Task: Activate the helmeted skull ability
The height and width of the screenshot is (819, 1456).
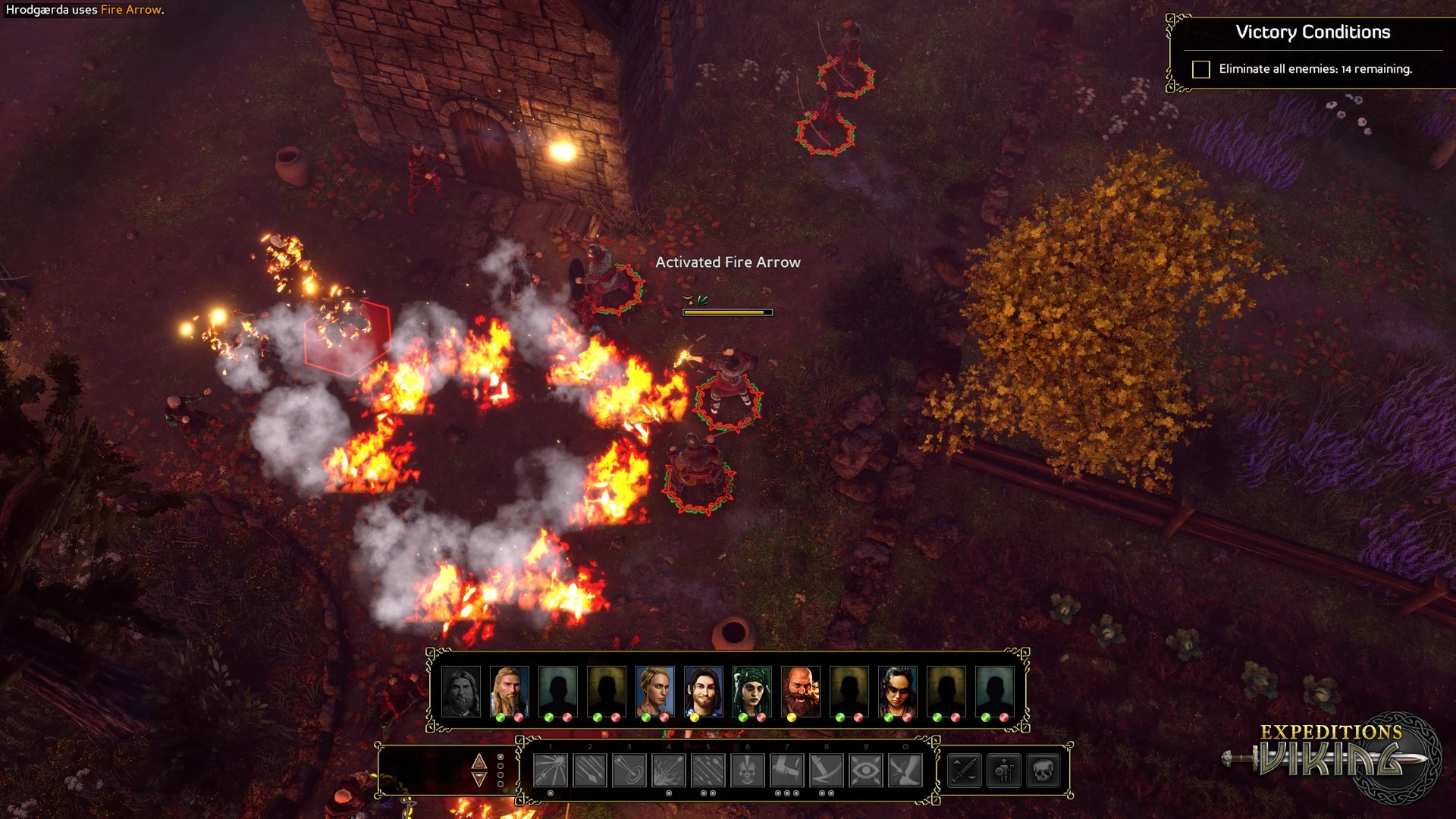Action: click(748, 770)
